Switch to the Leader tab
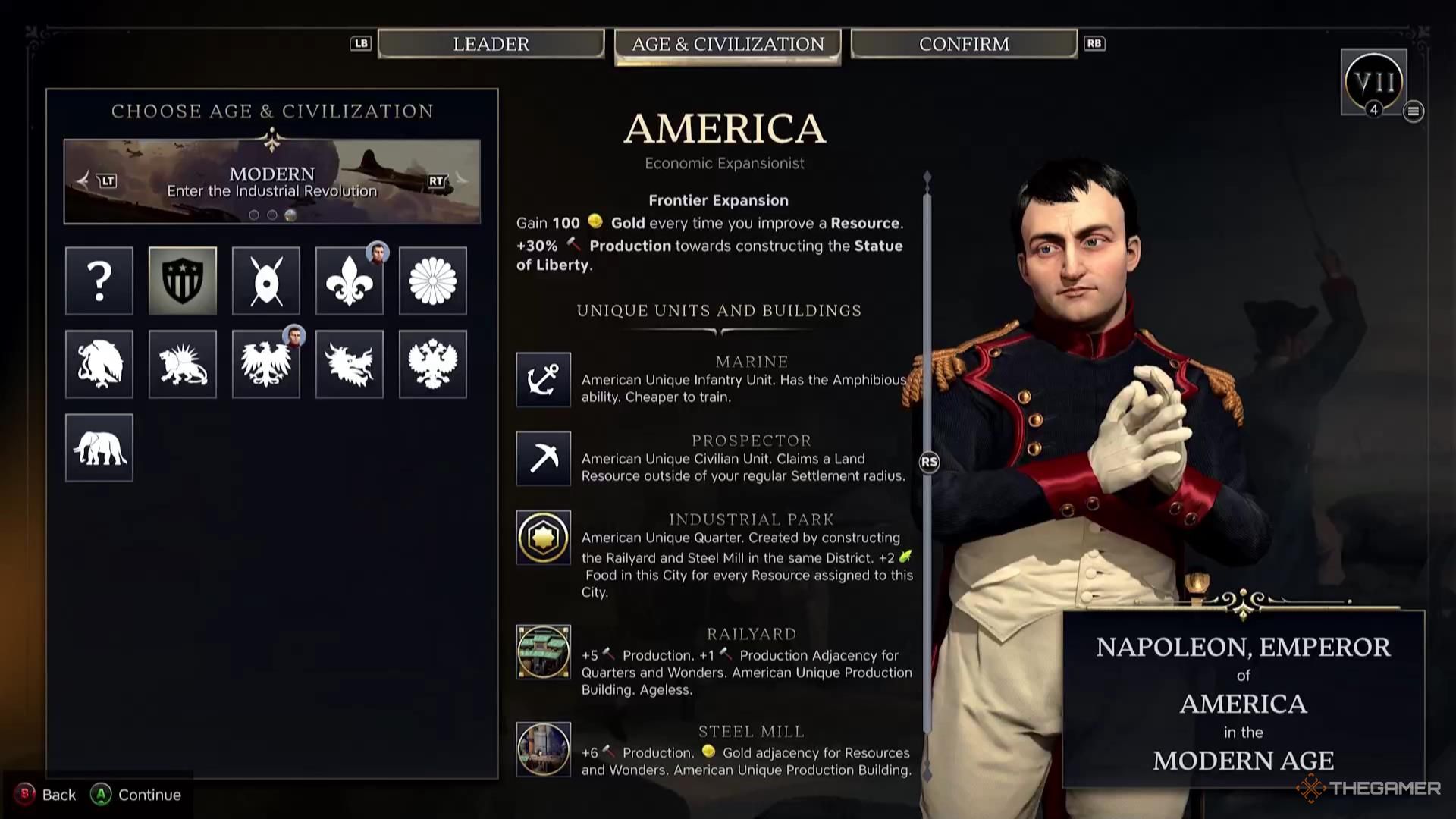 click(491, 44)
